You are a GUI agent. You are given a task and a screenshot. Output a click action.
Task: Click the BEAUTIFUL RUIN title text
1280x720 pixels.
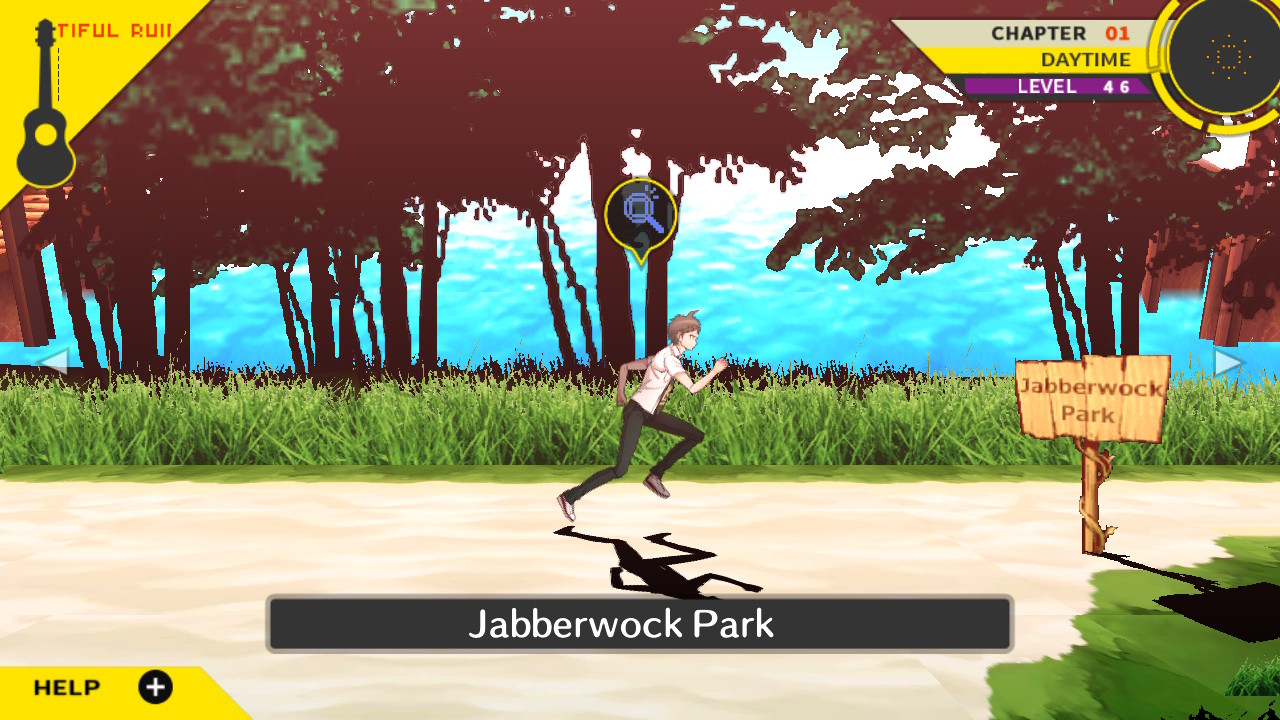pyautogui.click(x=113, y=30)
